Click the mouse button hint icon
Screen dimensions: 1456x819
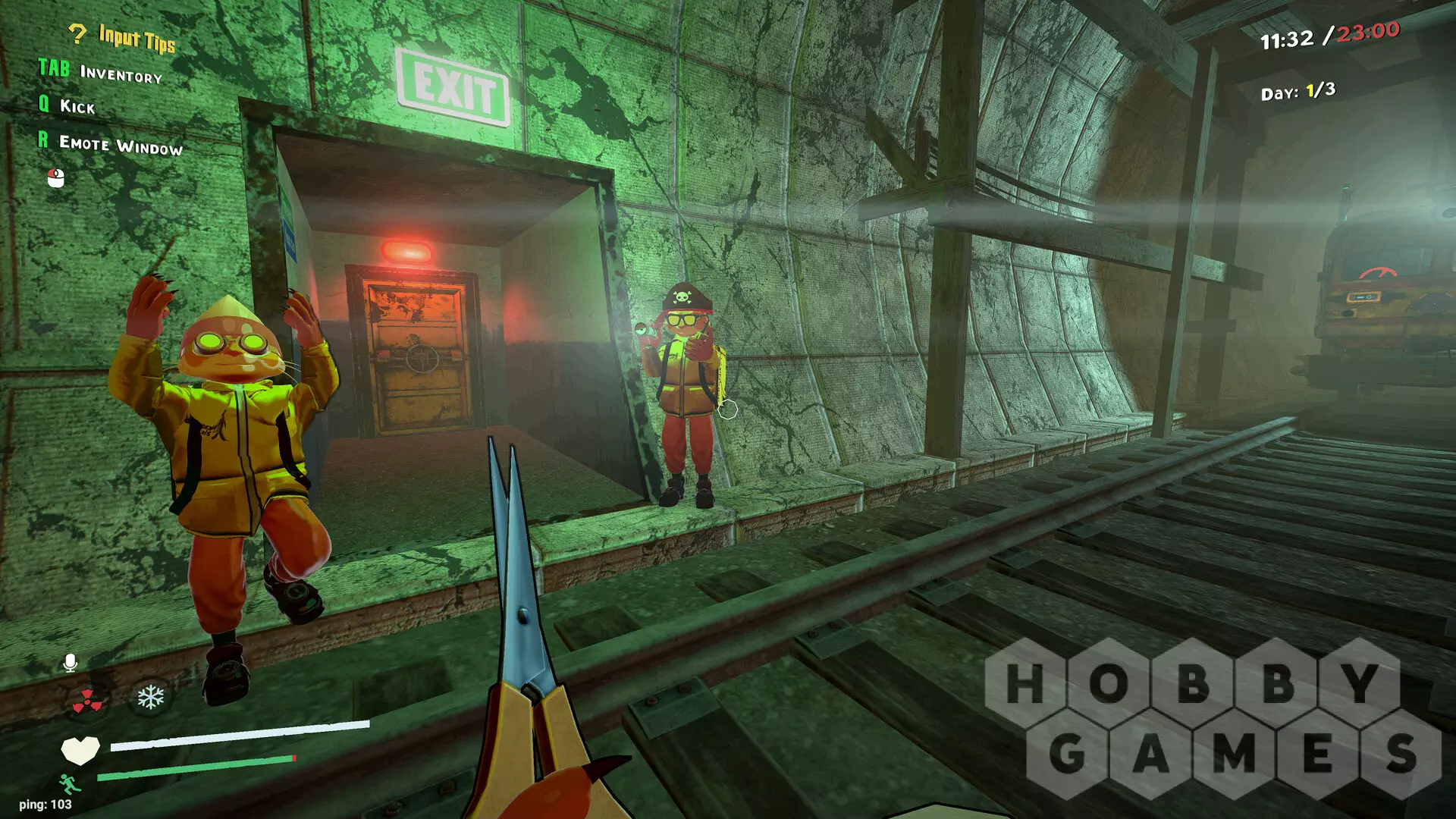[56, 177]
